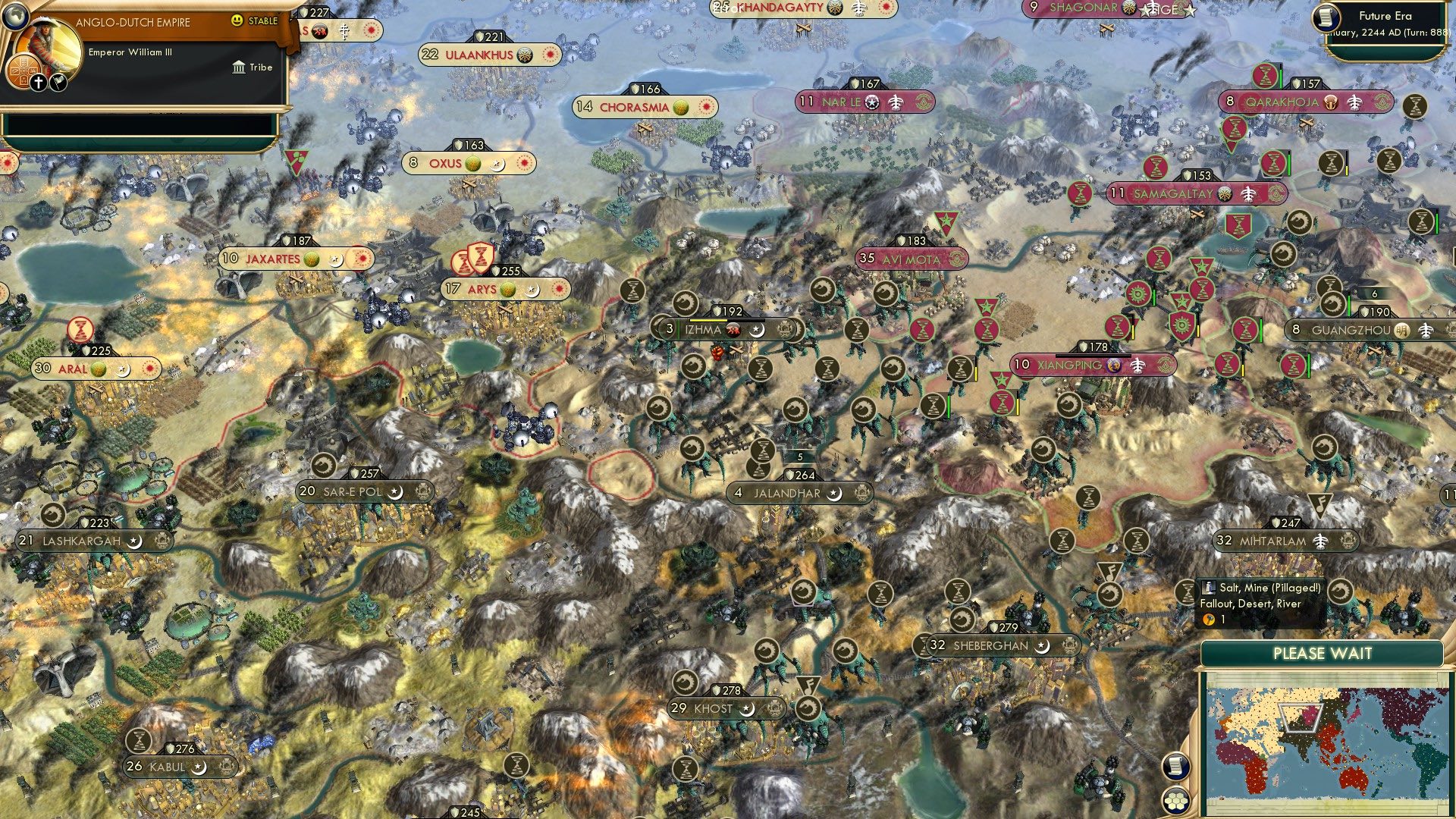The image size is (1456, 819).
Task: Click the production hammer icon in the tile tooltip
Action: (x=1210, y=619)
